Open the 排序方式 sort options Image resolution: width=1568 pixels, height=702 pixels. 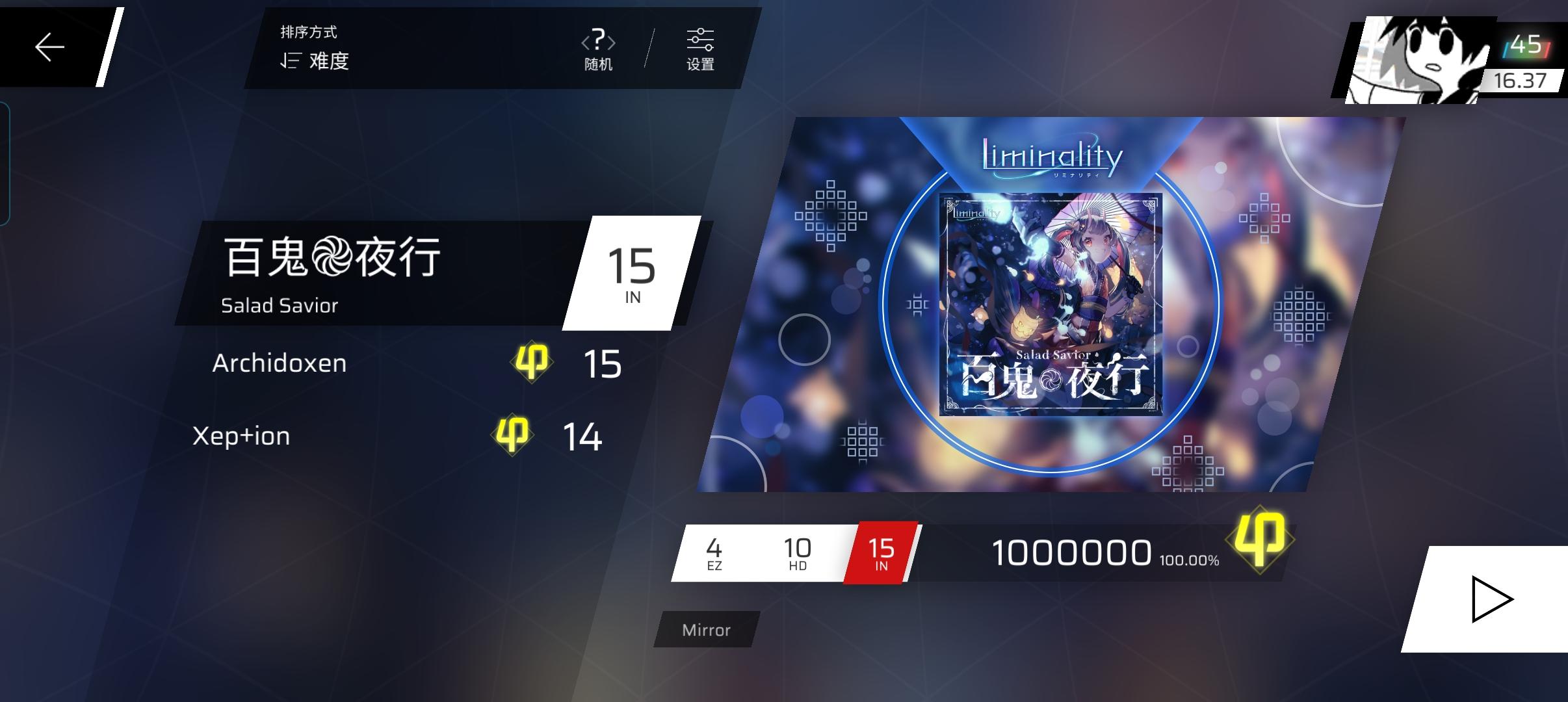(x=310, y=32)
